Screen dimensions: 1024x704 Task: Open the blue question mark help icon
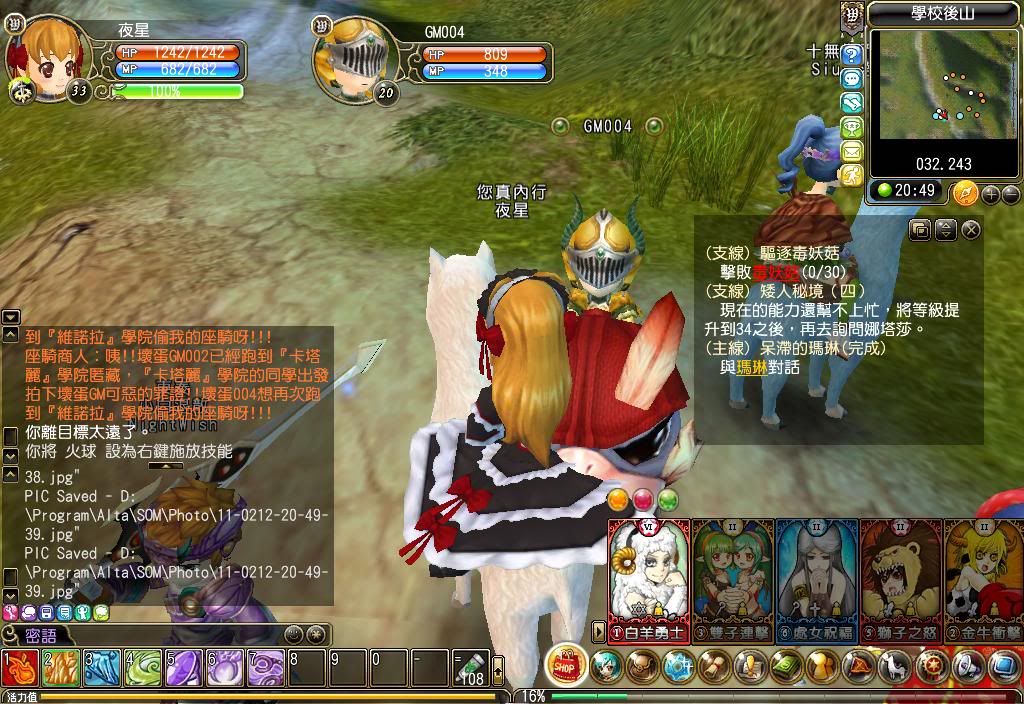point(852,55)
